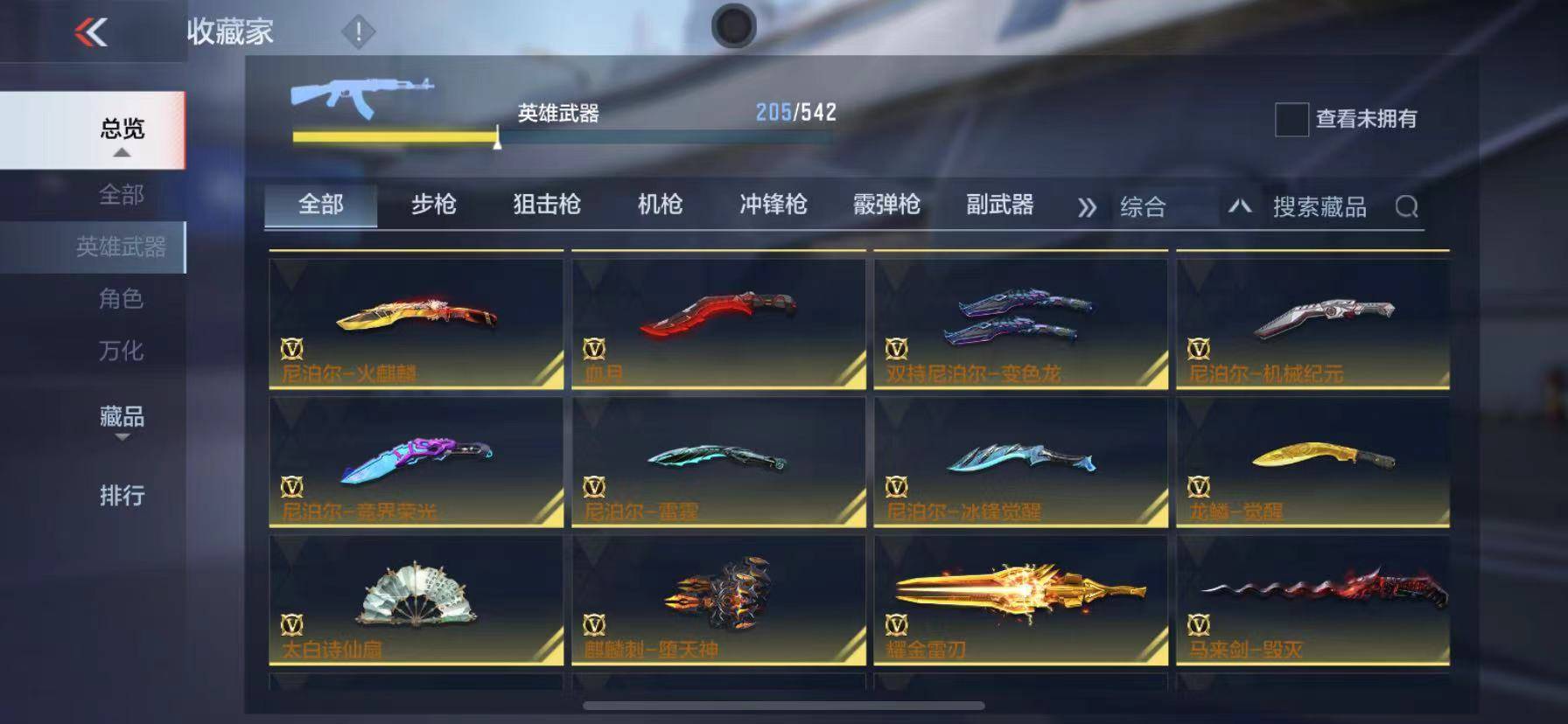The width and height of the screenshot is (1568, 724).
Task: Collapse the 藏品 section in the sidebar
Action: point(120,429)
